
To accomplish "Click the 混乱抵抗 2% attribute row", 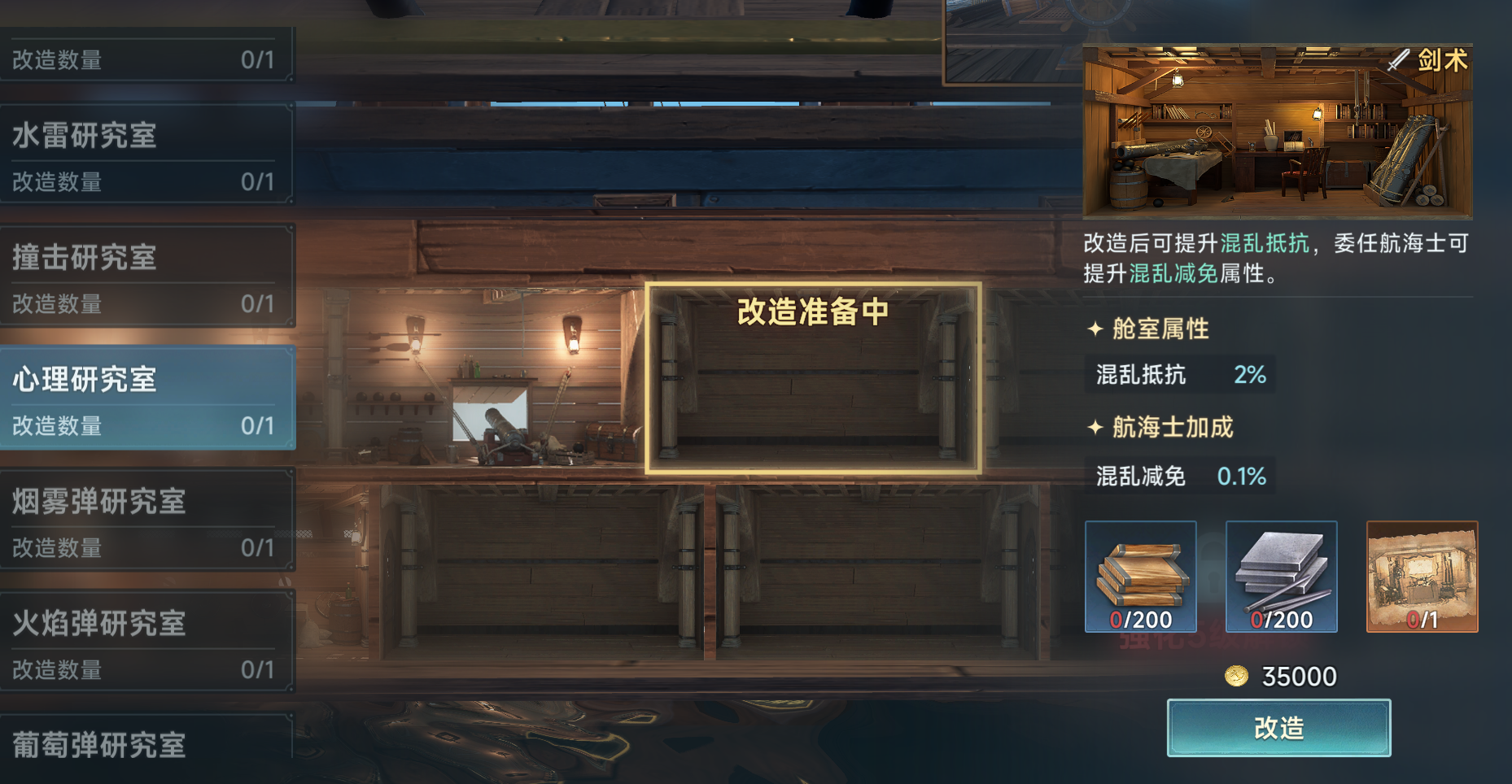I will pos(1179,374).
